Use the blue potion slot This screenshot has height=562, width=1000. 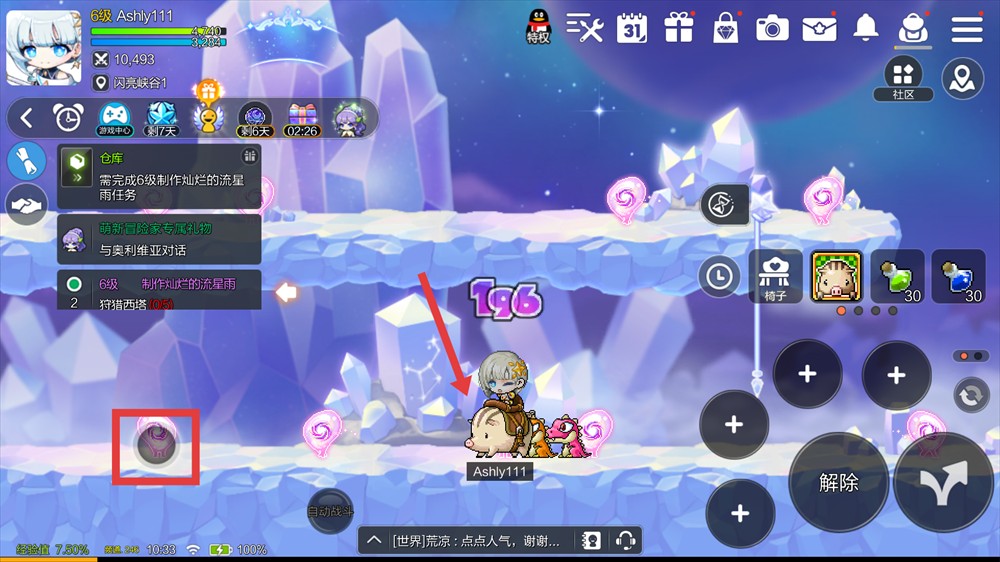click(x=958, y=276)
